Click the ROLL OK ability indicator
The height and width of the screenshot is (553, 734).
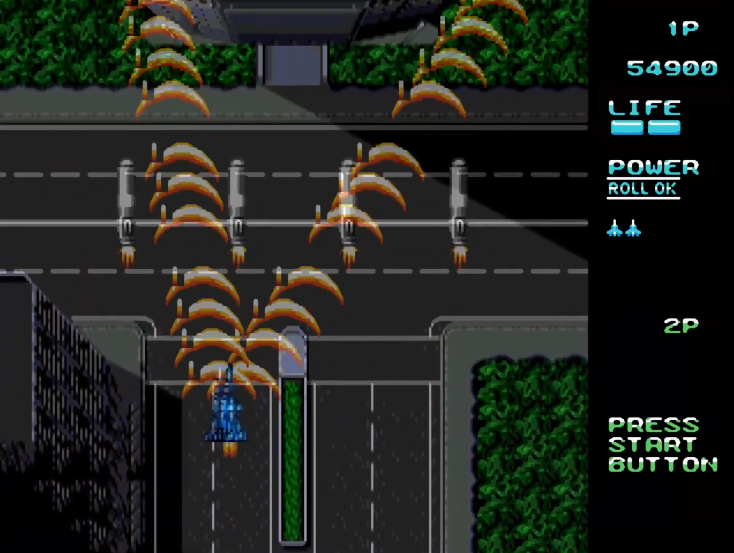[643, 189]
